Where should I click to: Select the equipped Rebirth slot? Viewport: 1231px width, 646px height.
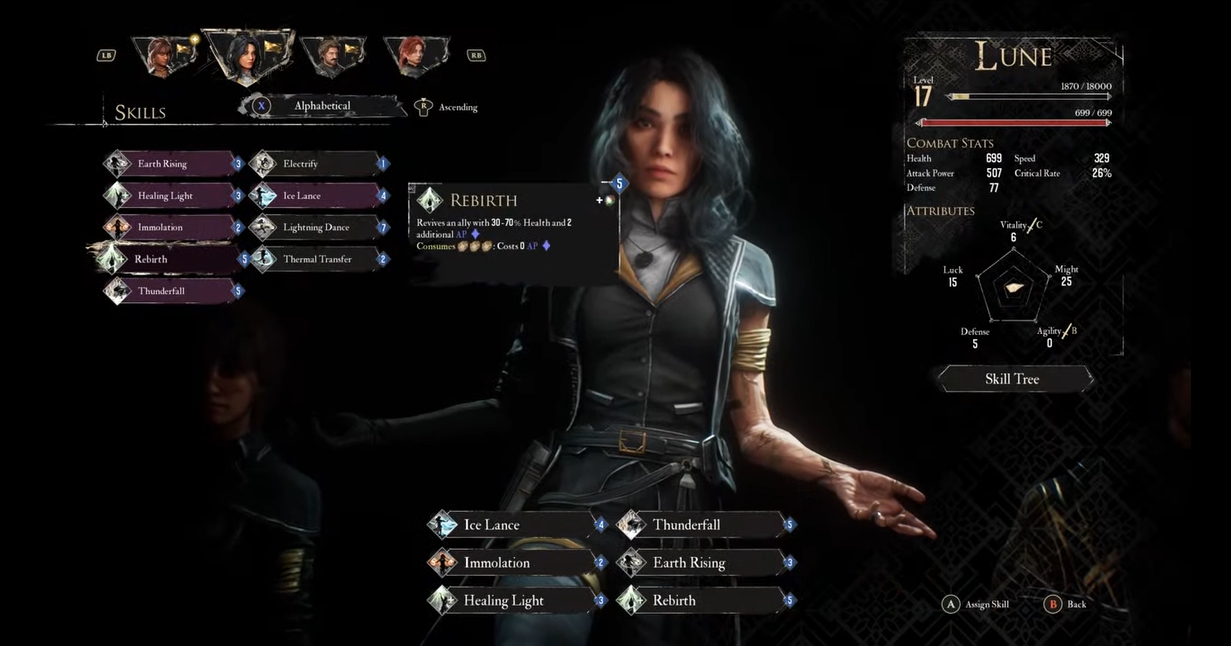pyautogui.click(x=702, y=601)
